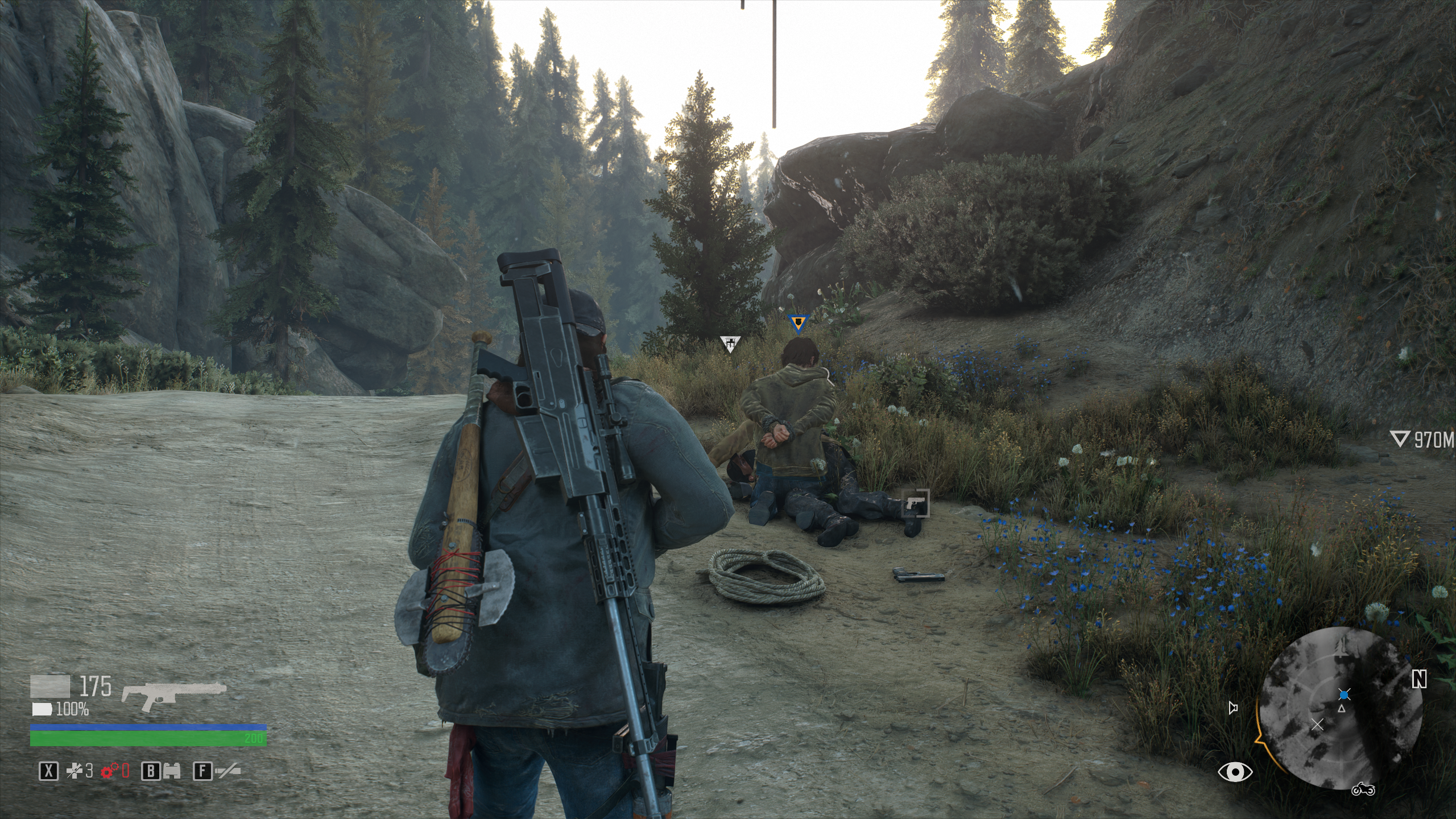Click the red gear scrap icon

[x=110, y=771]
